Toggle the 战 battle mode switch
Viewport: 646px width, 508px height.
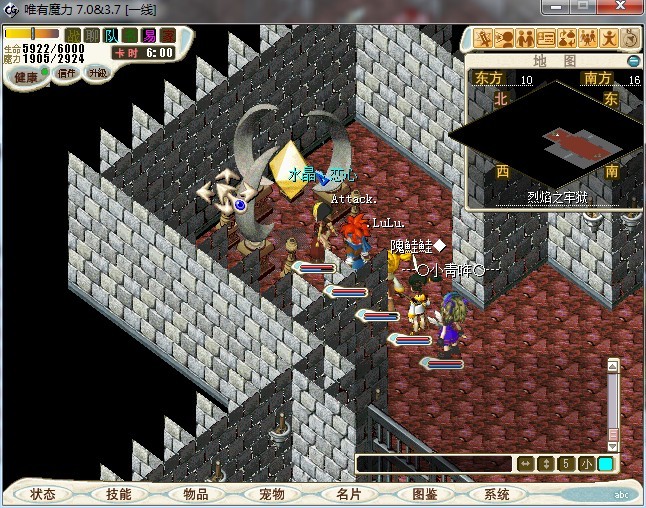[74, 36]
